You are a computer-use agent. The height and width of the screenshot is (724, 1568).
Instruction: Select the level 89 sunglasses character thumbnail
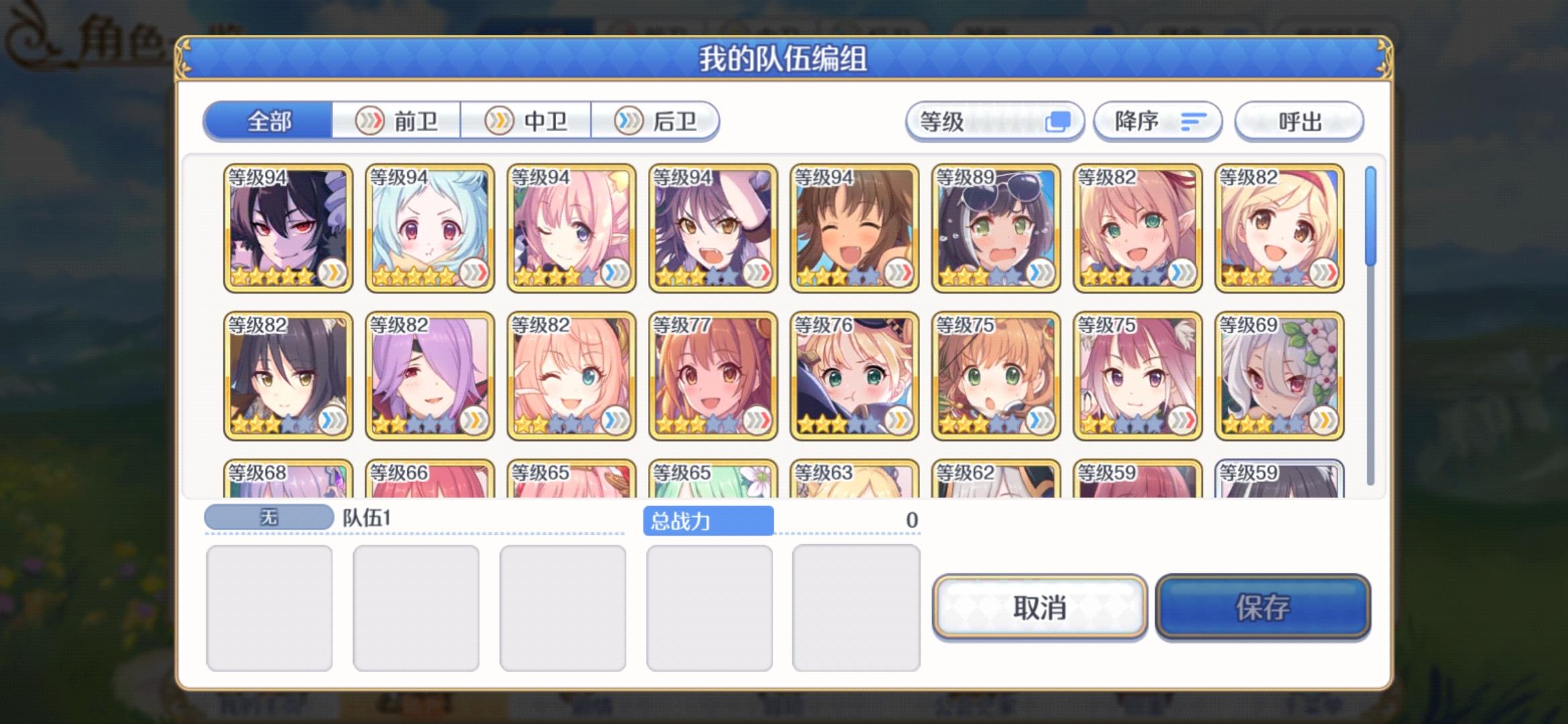click(993, 228)
